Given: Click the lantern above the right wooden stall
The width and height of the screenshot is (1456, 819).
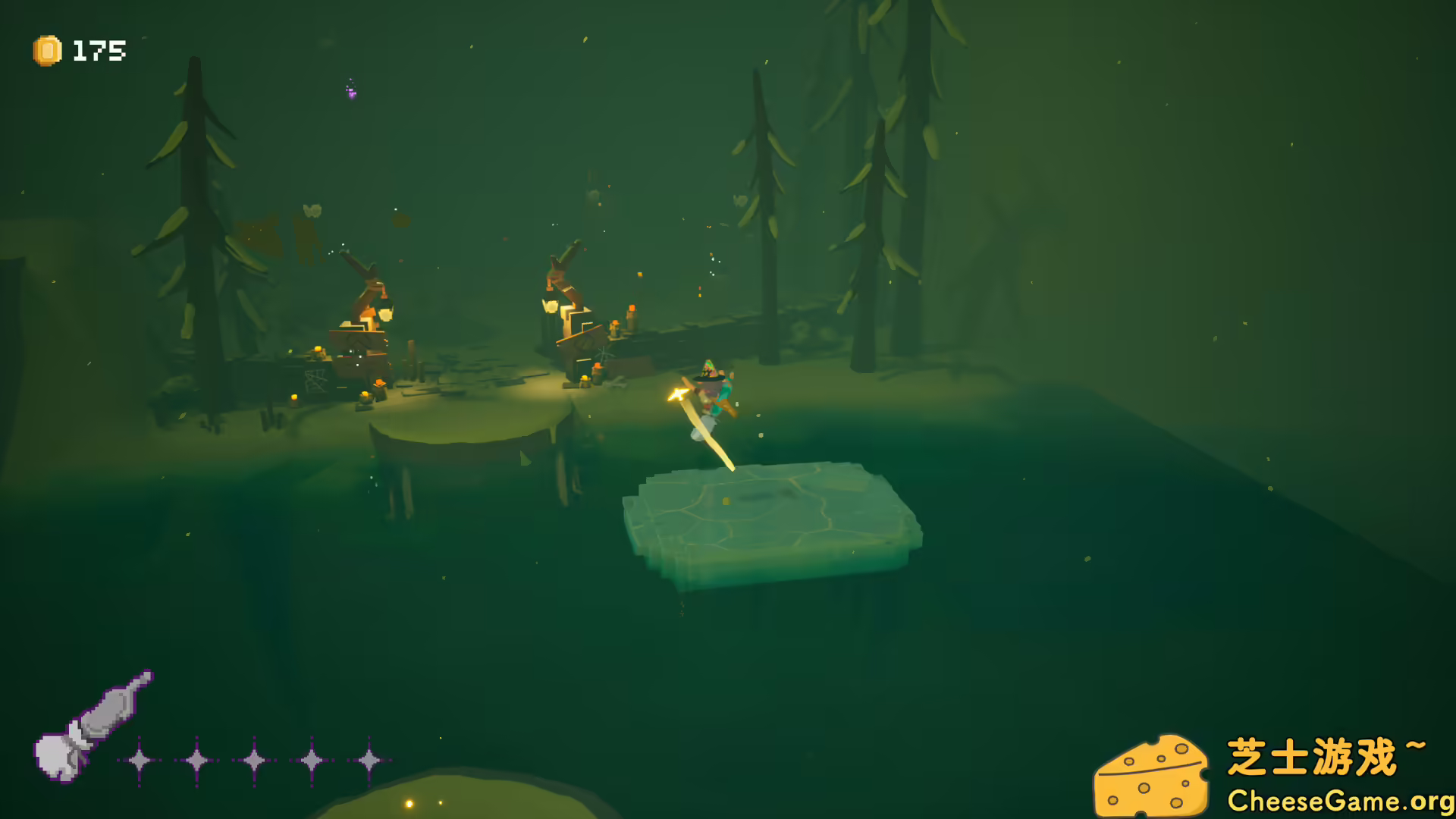Looking at the screenshot, I should (552, 306).
